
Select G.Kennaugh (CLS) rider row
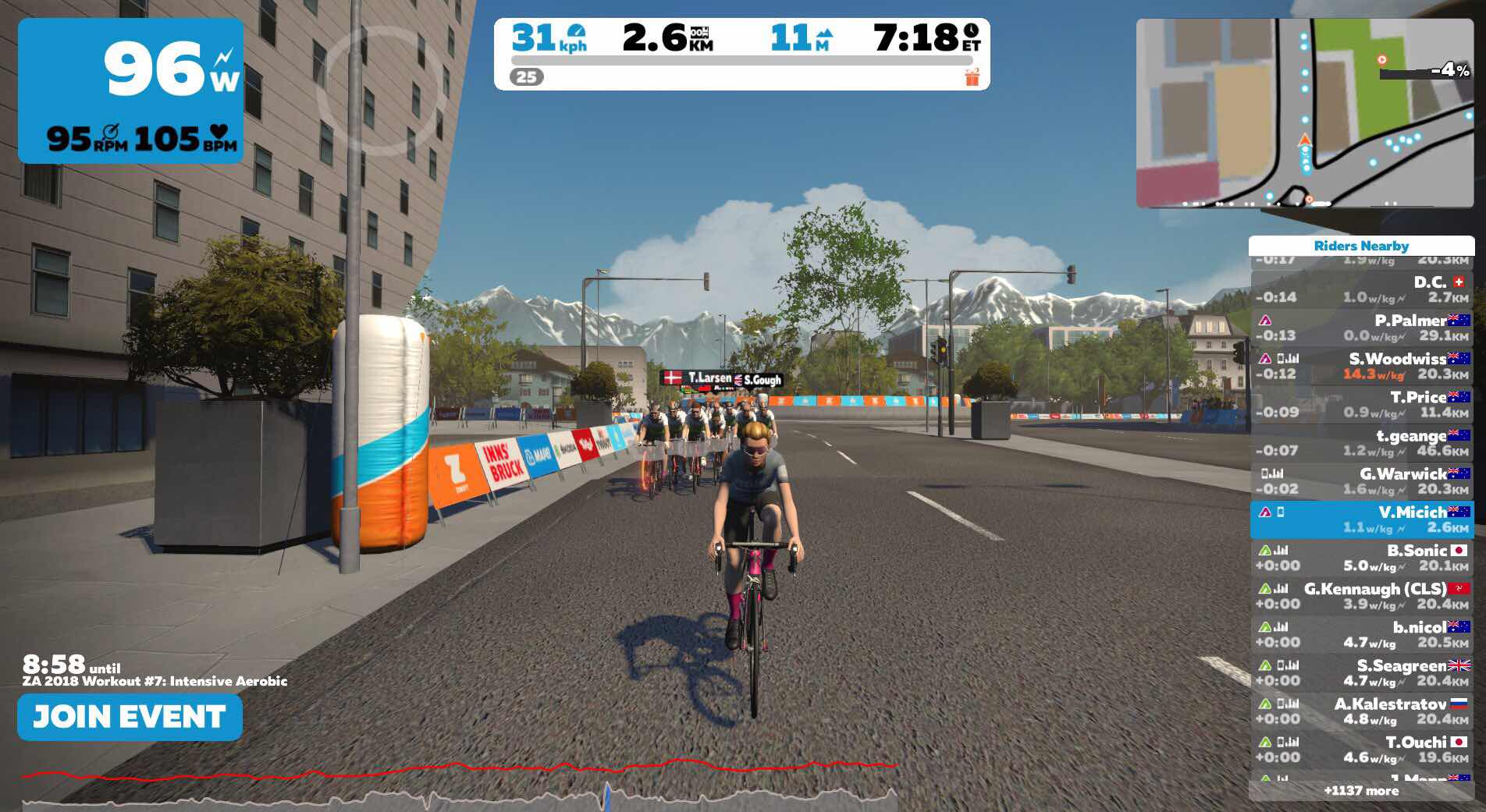1361,596
